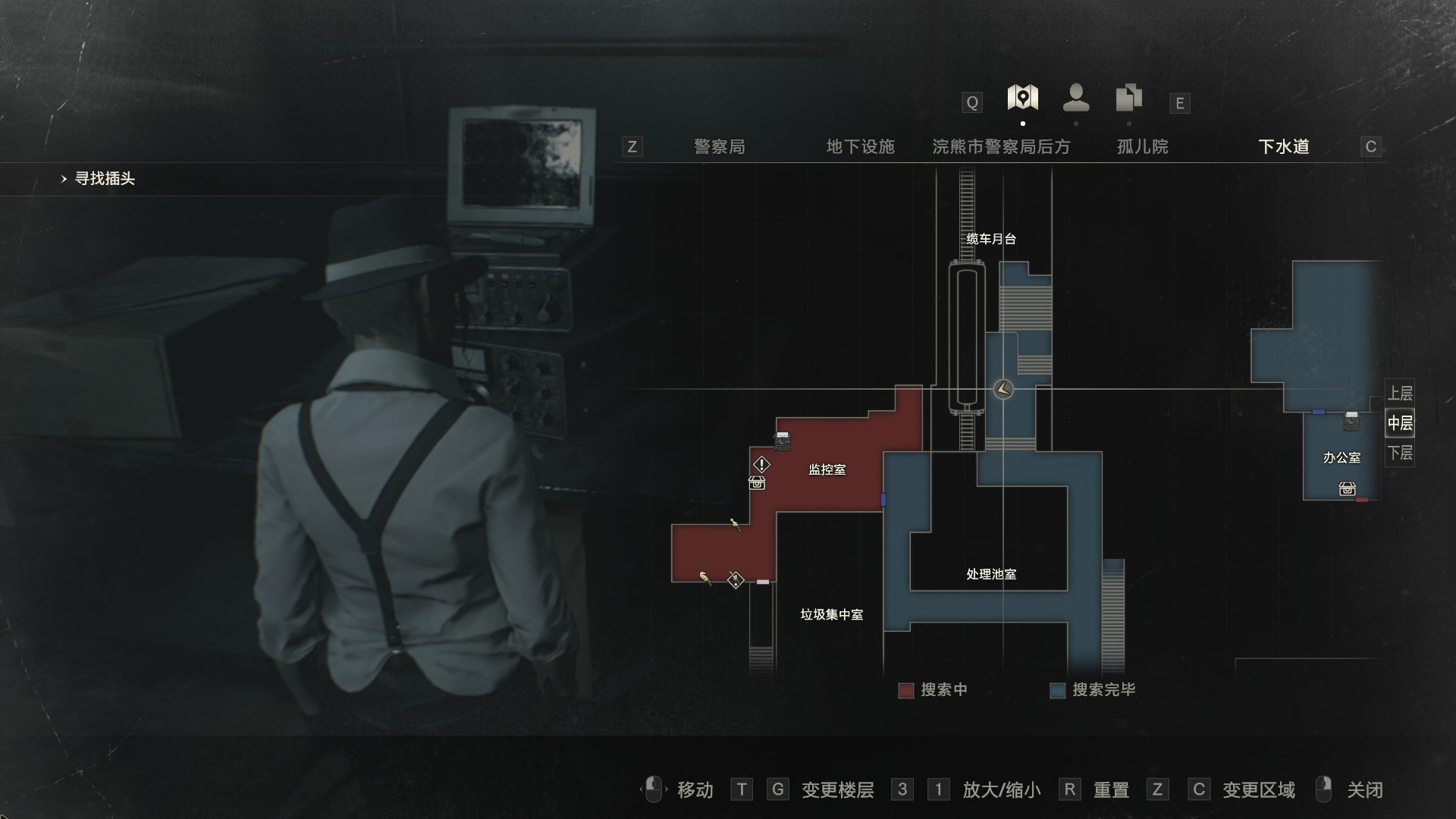Open the files documents menu tab
Screen dimensions: 1456x819
pos(1129,99)
